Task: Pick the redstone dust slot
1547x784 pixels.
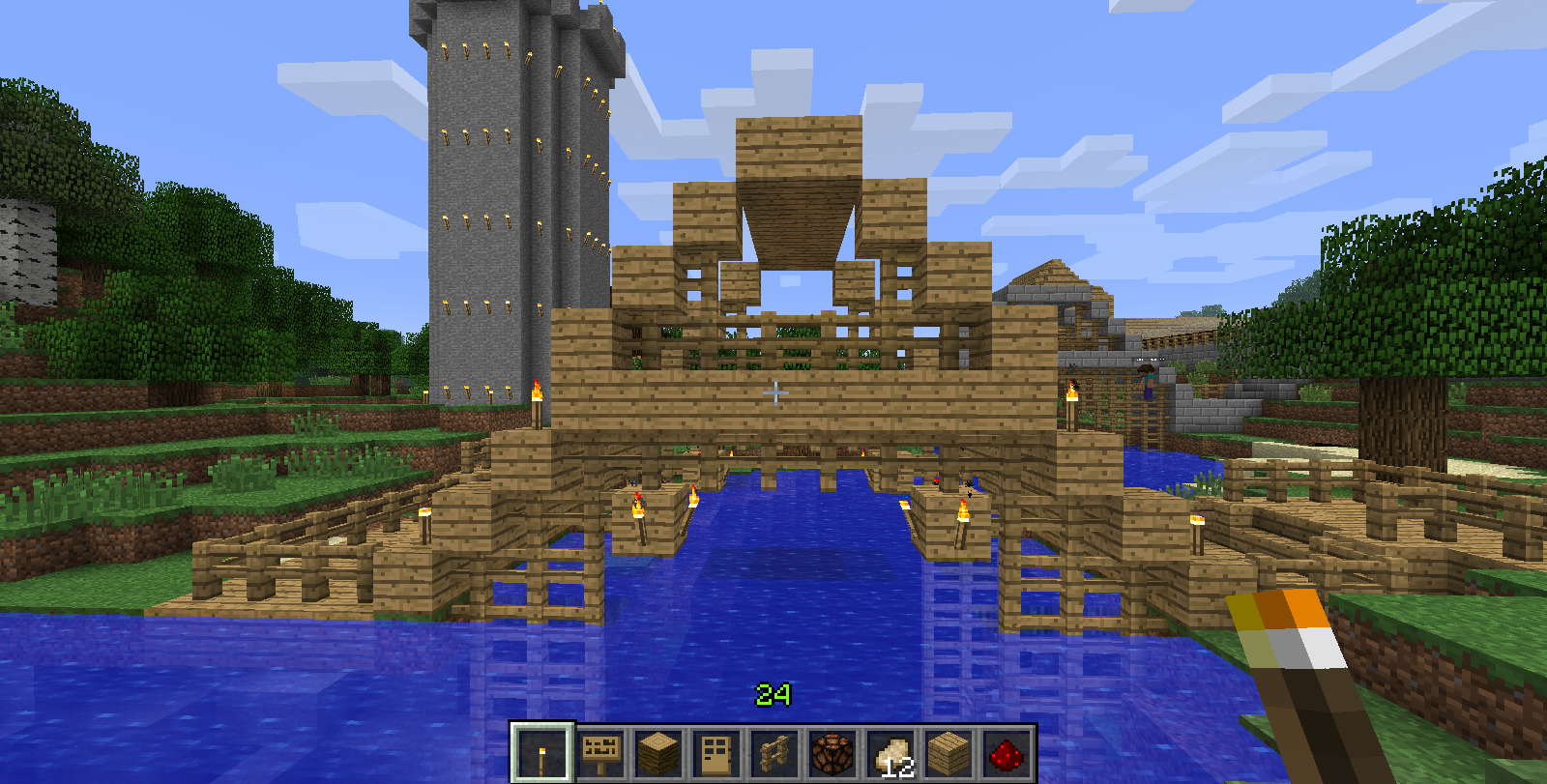Action: click(1007, 753)
